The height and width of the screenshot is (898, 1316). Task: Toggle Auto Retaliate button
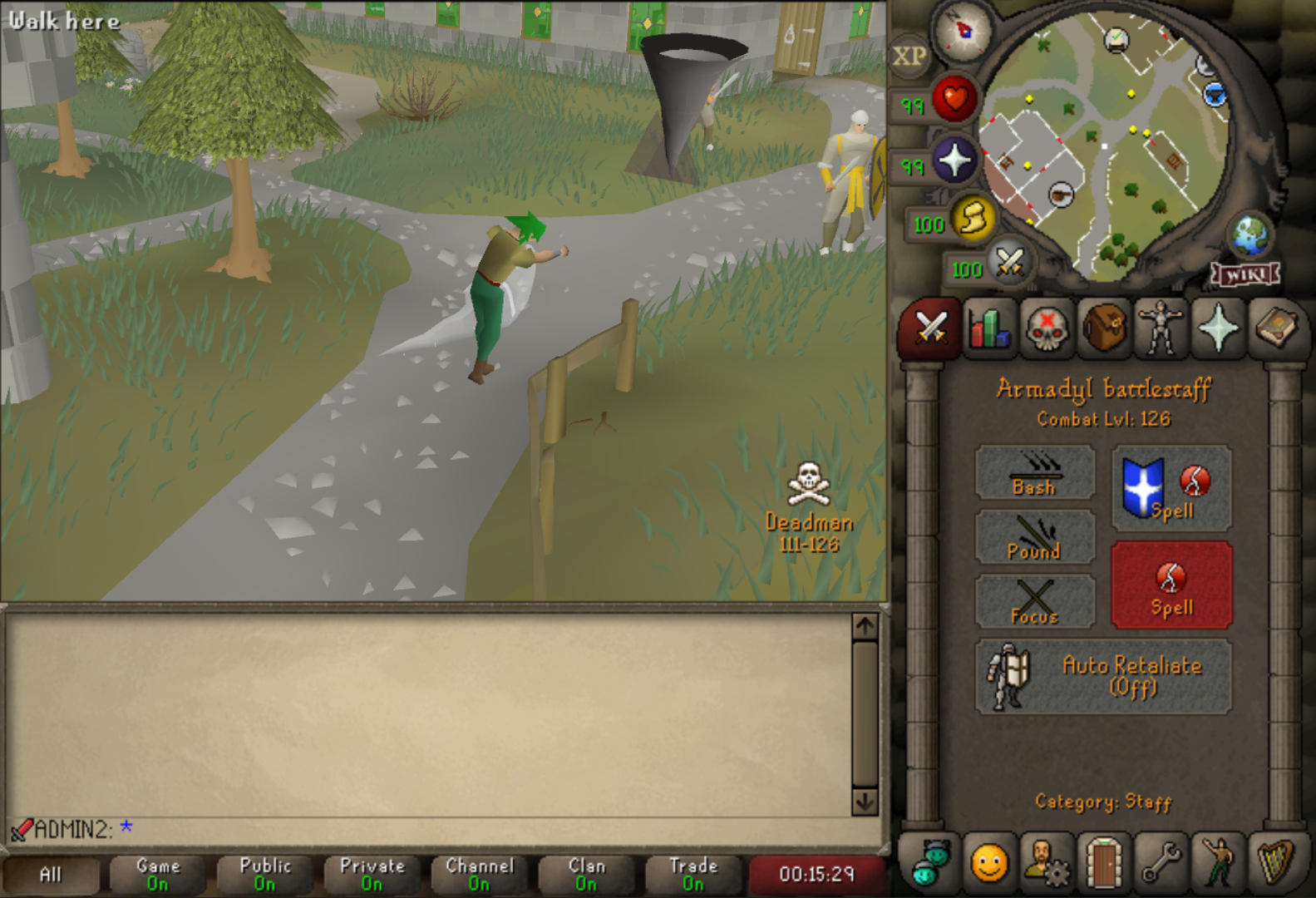click(1103, 676)
